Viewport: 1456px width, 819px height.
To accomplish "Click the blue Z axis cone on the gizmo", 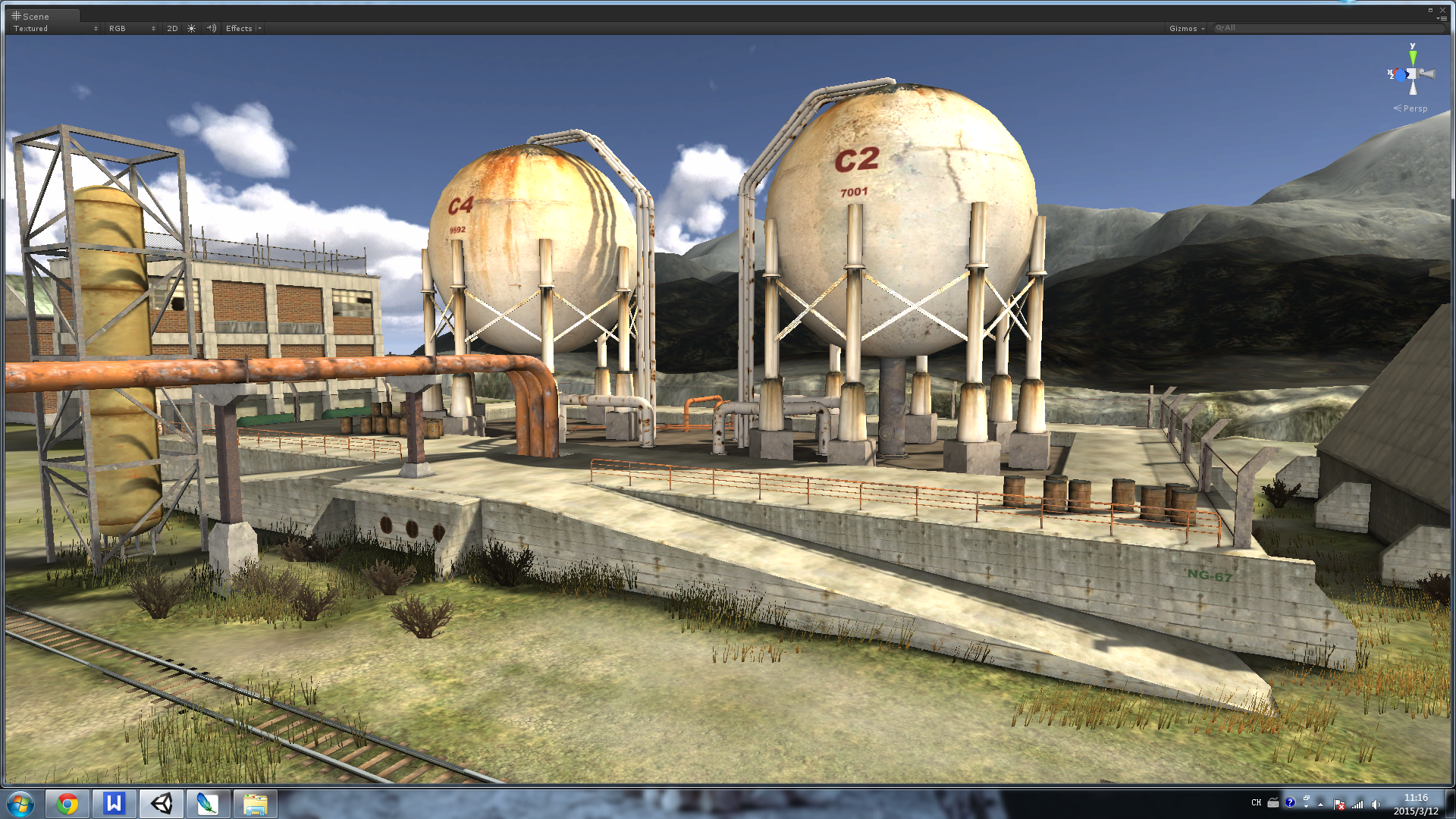I will tap(1400, 74).
